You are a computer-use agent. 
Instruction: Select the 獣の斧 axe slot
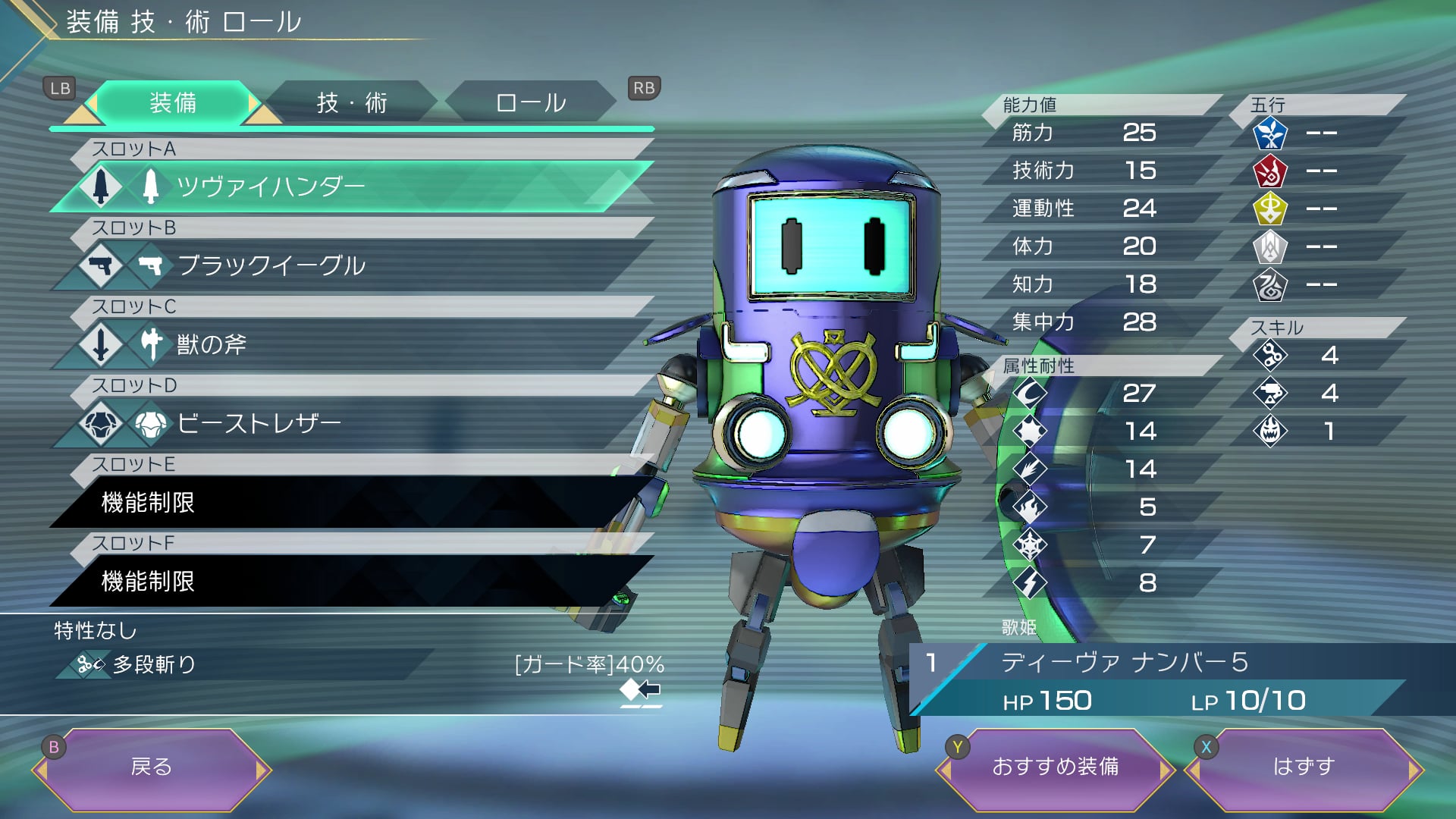pyautogui.click(x=349, y=344)
